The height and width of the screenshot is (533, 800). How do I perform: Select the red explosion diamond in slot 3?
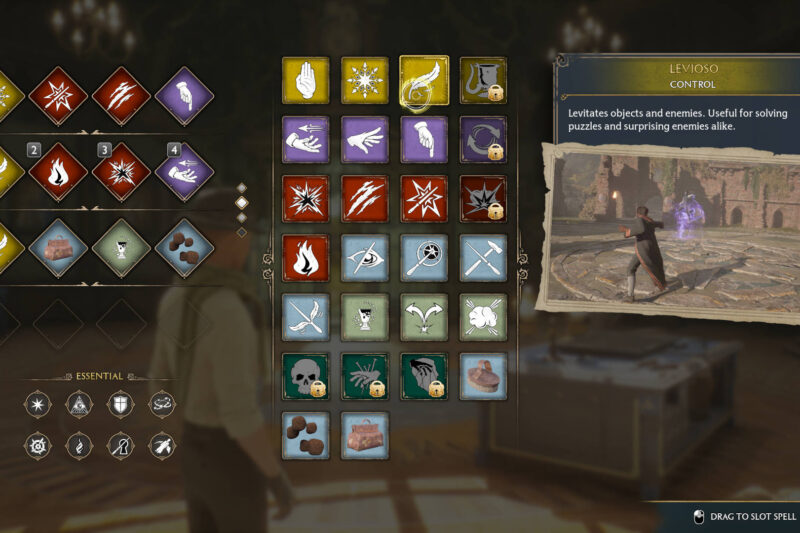pos(121,171)
